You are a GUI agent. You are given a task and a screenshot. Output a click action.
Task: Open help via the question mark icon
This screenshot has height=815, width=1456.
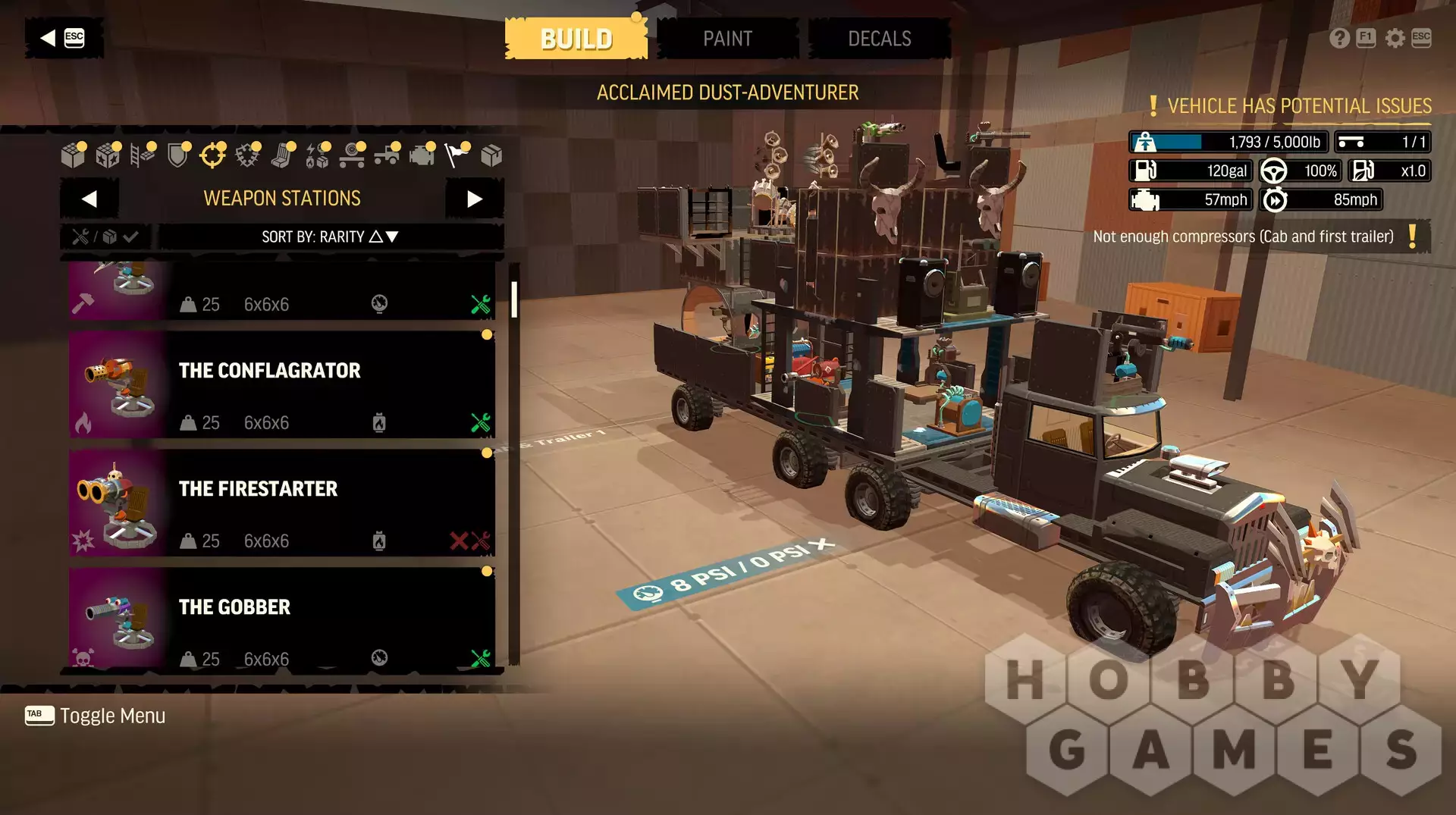coord(1339,38)
